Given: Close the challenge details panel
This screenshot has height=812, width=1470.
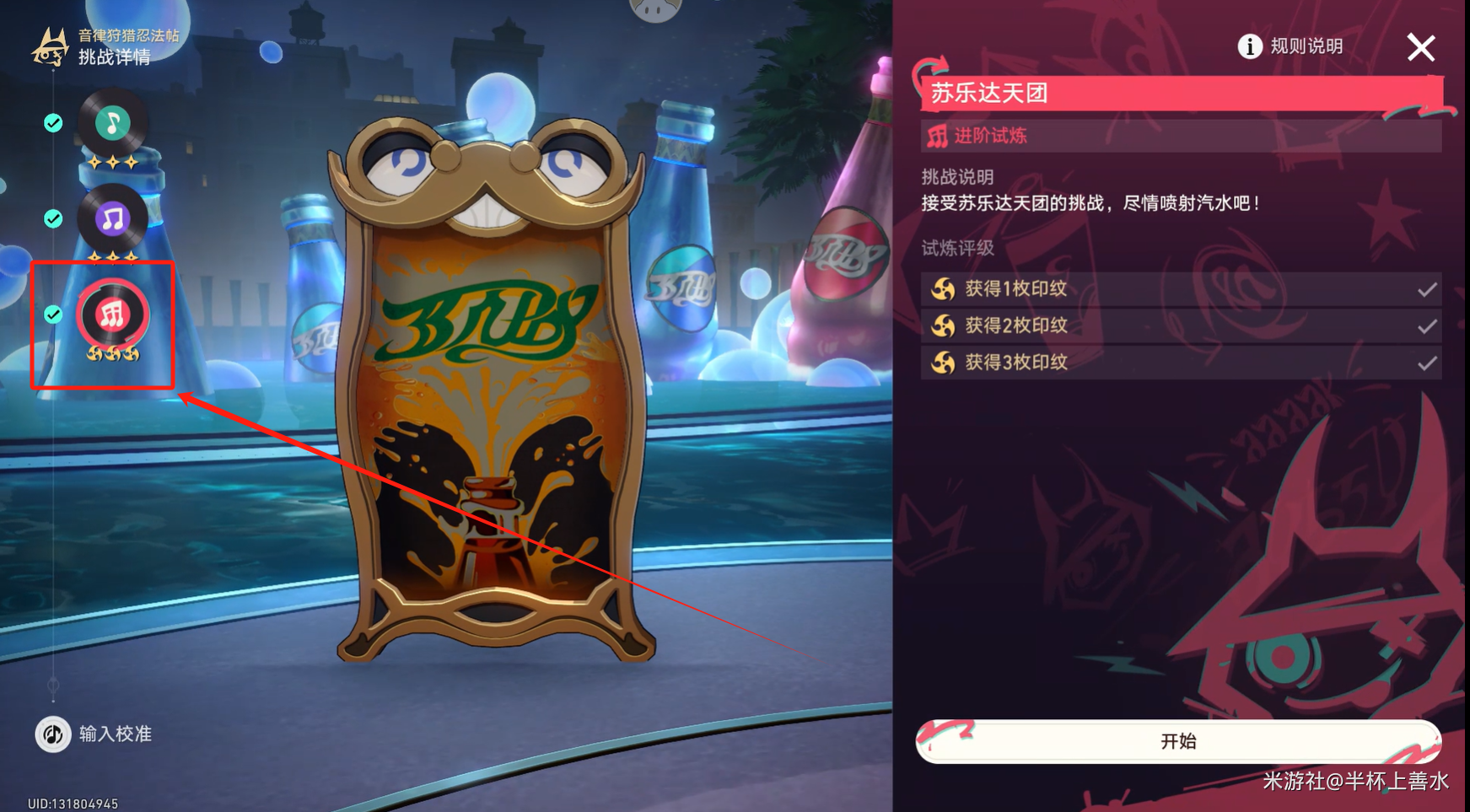Looking at the screenshot, I should [1420, 48].
